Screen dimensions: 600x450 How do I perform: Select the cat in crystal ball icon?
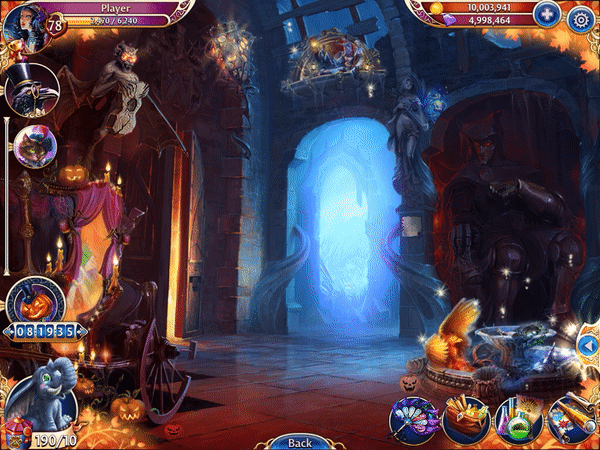pos(34,147)
